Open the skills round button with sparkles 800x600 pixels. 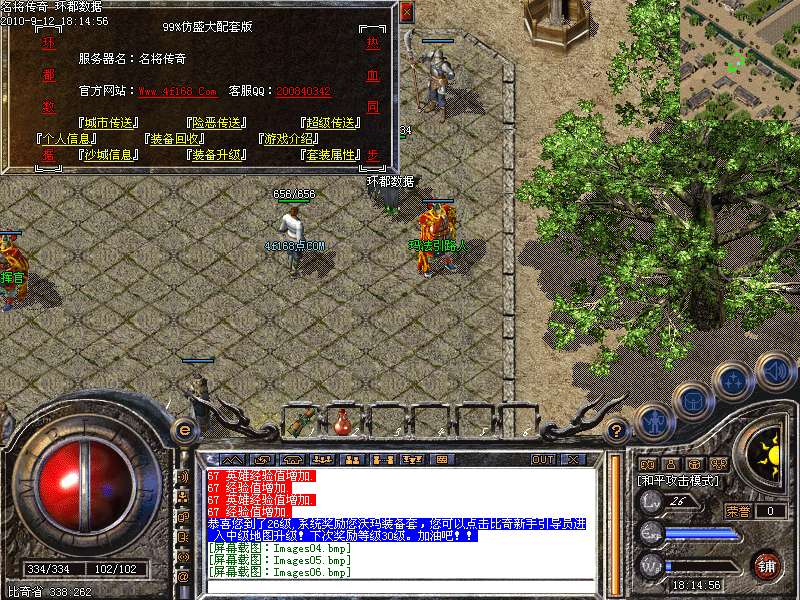click(x=733, y=381)
